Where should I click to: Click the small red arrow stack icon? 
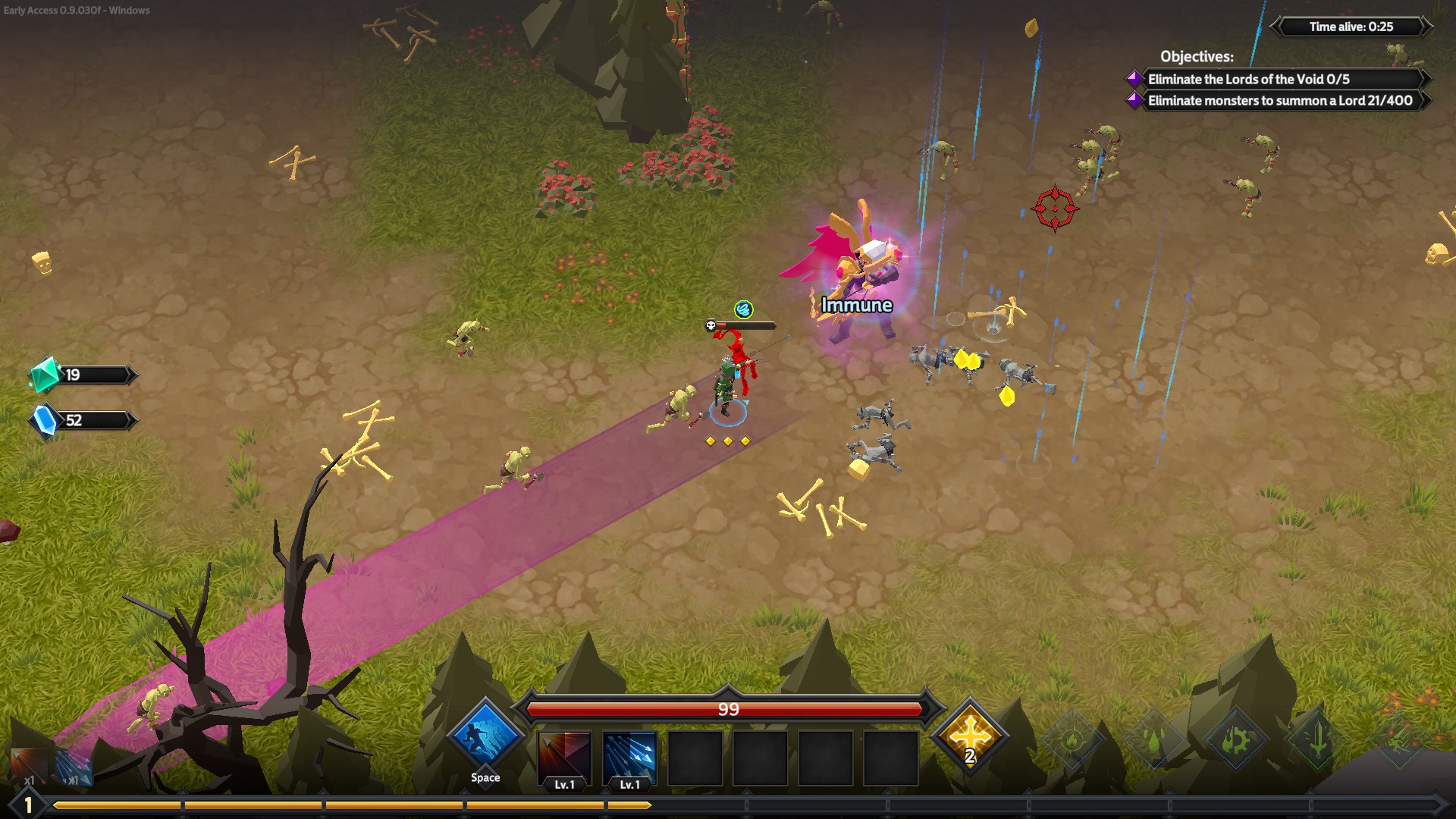[x=29, y=766]
